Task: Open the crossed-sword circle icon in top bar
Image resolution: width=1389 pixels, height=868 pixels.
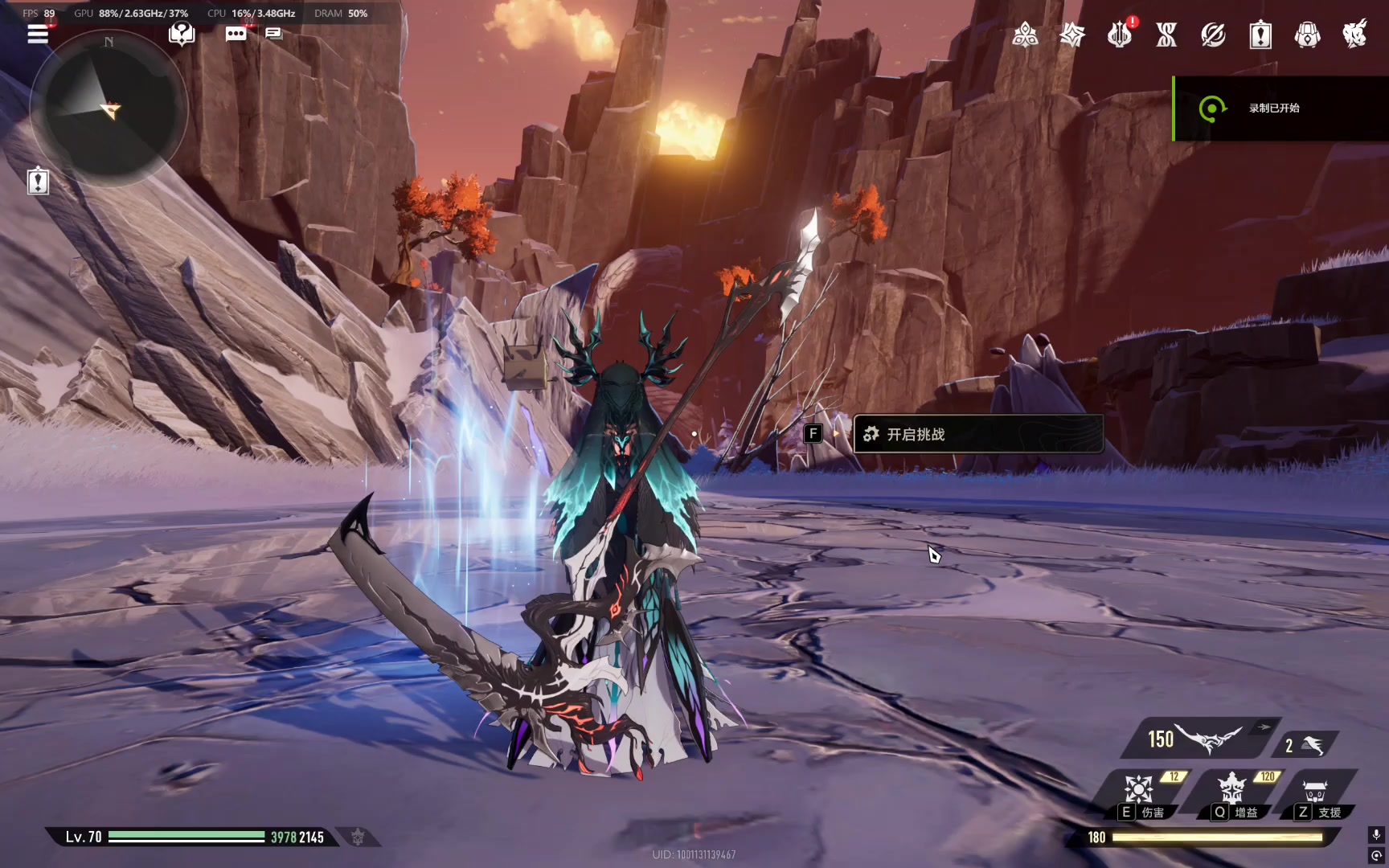Action: (x=1213, y=35)
